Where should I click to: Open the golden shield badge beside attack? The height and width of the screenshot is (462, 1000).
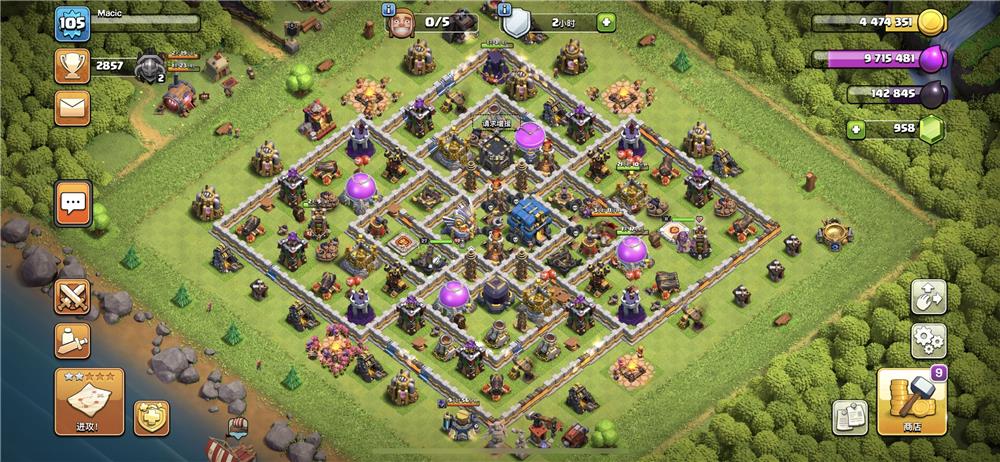(x=151, y=417)
